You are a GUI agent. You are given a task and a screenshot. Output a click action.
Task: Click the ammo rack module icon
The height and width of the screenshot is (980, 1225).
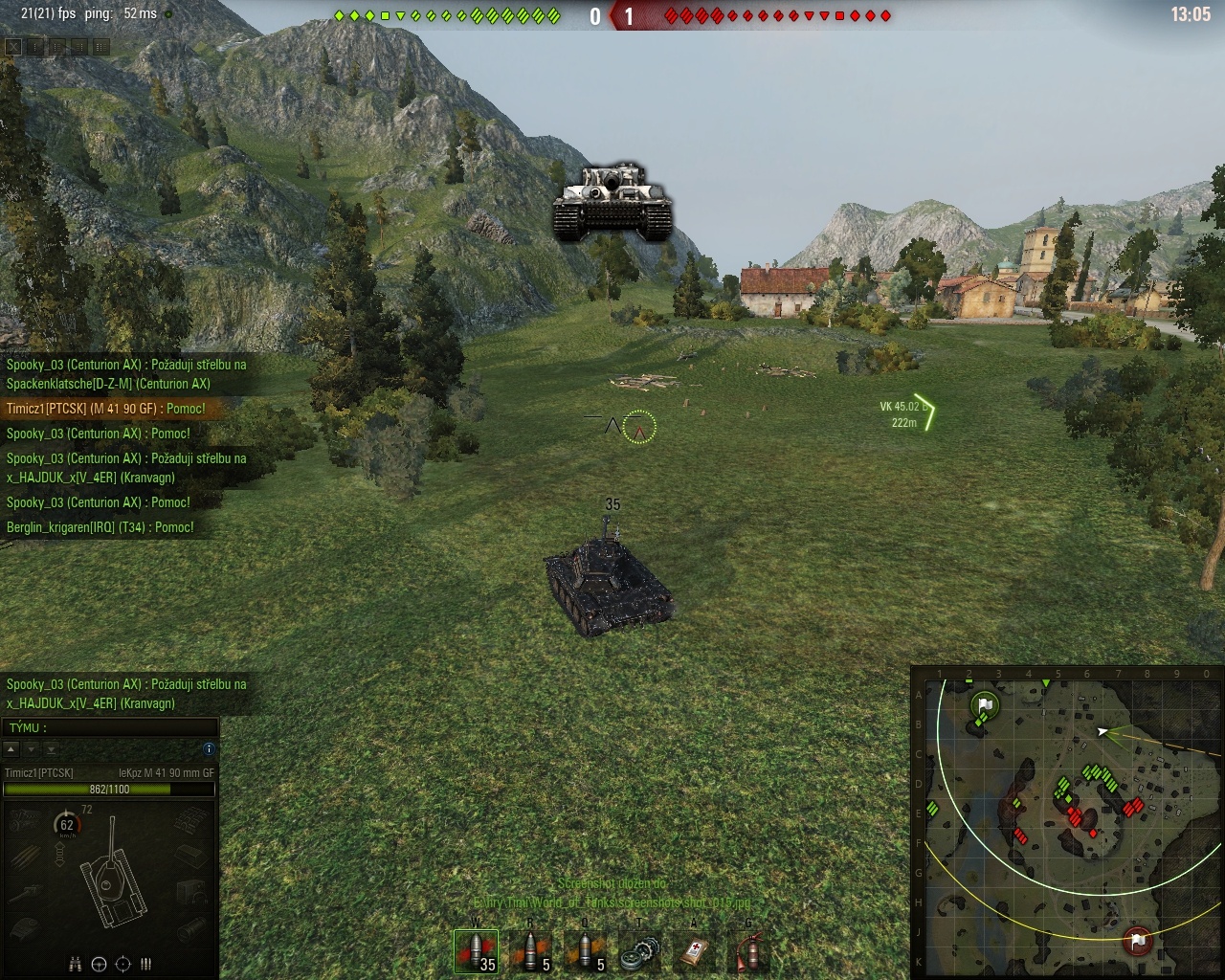click(x=25, y=857)
